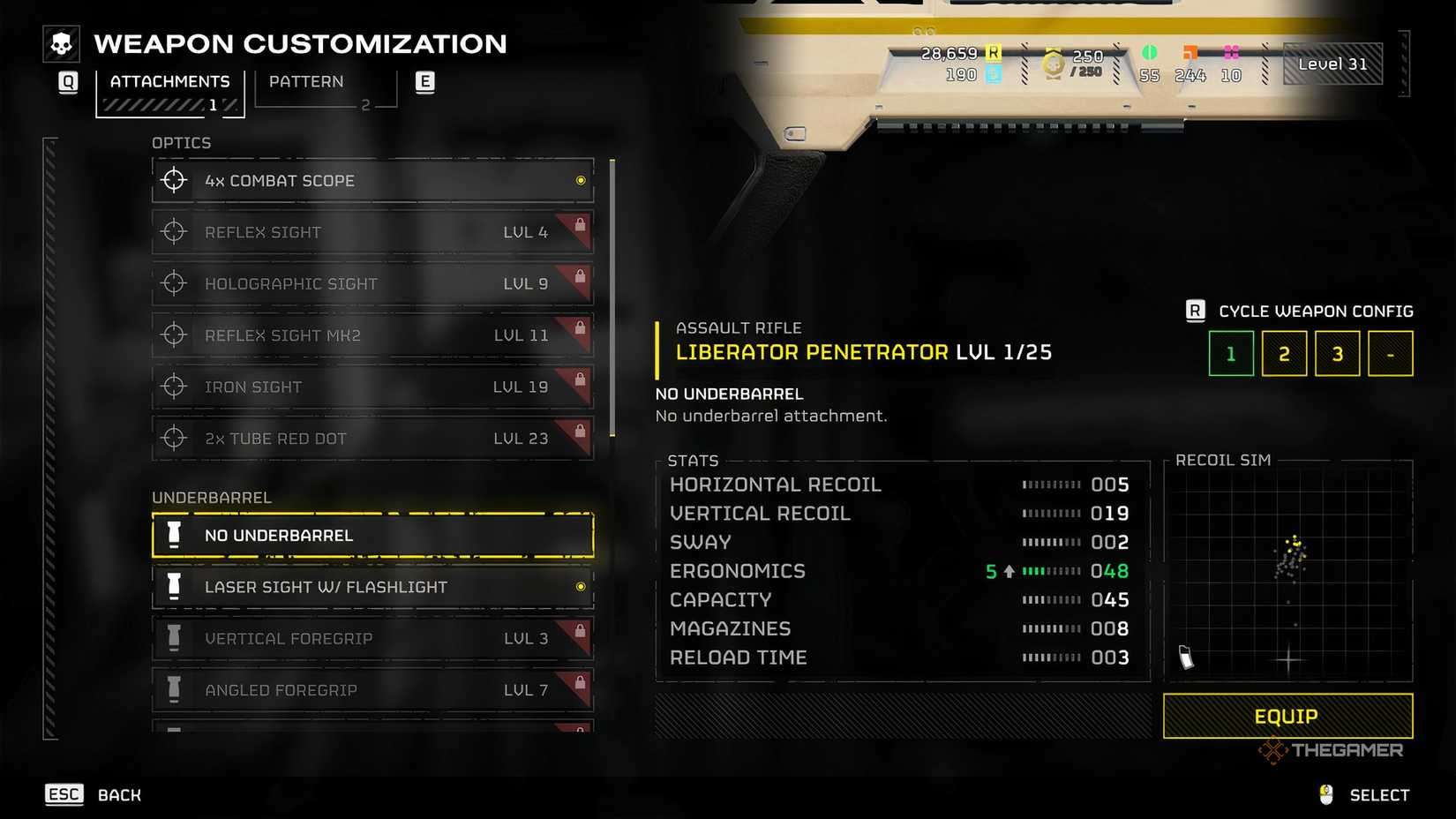
Task: Click the Vertical Foregrip underbarrel icon
Action: [173, 637]
